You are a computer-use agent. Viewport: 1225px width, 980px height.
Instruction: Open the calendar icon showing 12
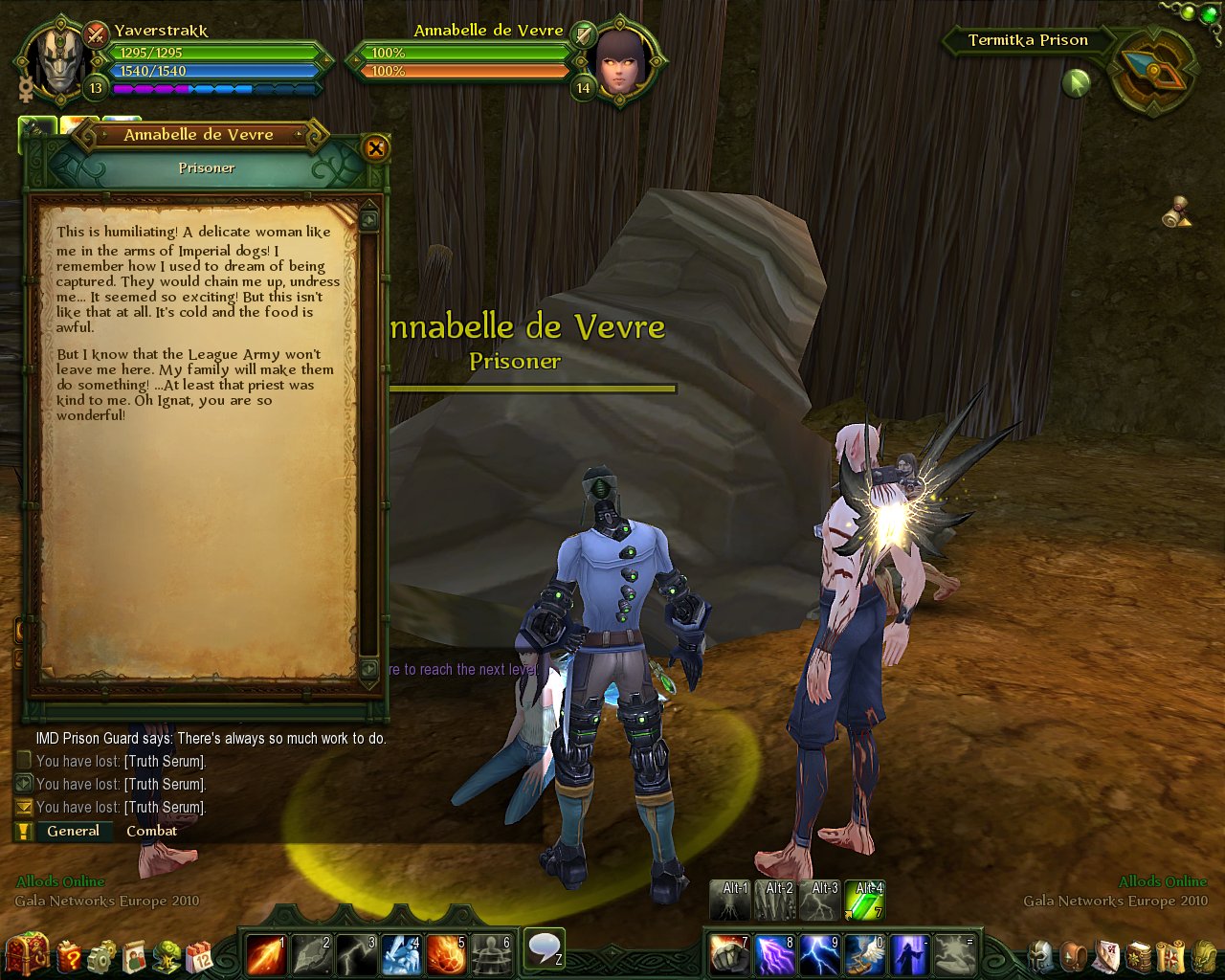(x=200, y=954)
